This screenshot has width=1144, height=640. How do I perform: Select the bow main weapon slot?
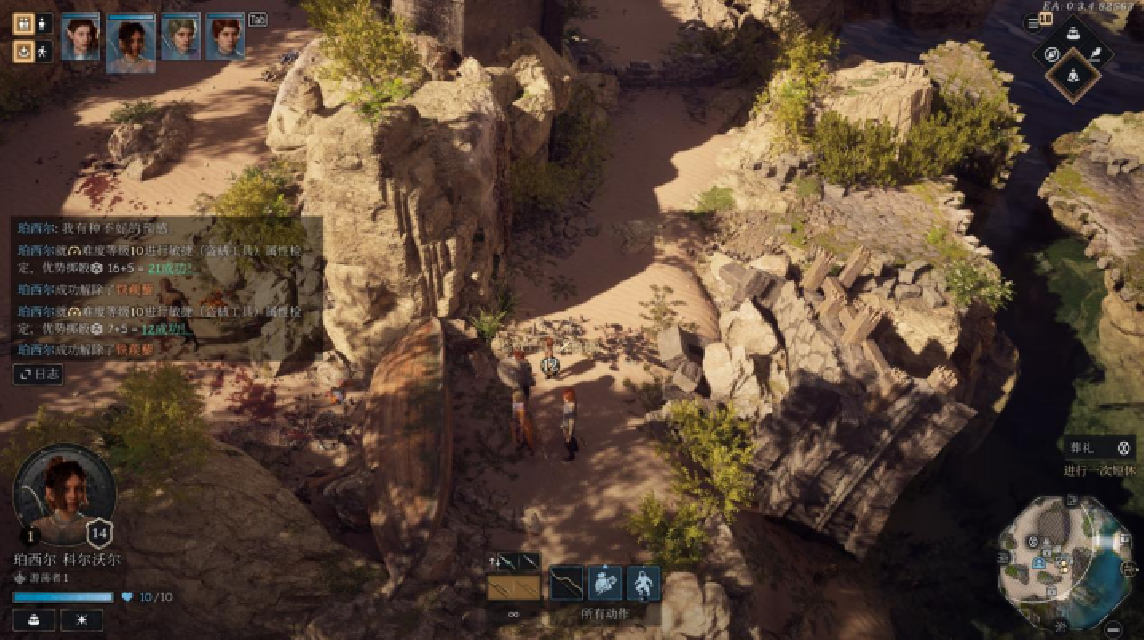tap(513, 586)
